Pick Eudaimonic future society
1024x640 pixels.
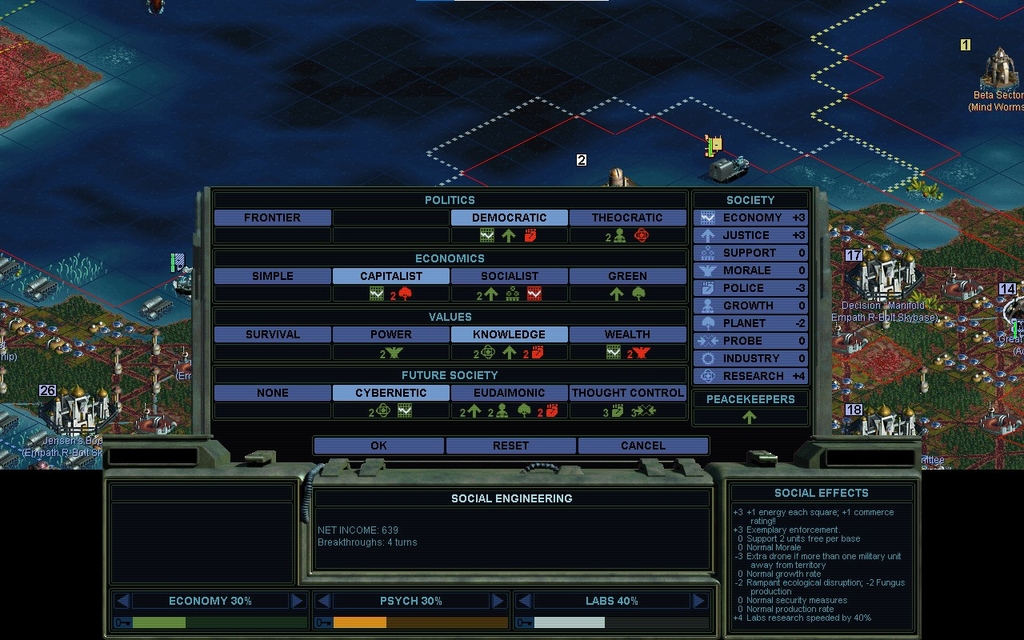point(509,393)
